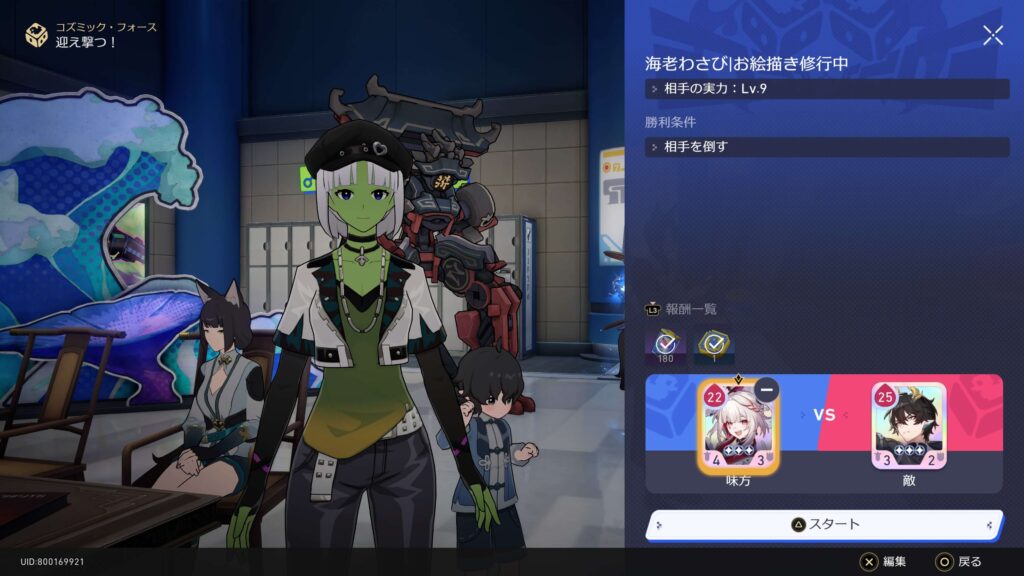The image size is (1024, 576).
Task: Close the challenge panel with the X
Action: tap(992, 36)
